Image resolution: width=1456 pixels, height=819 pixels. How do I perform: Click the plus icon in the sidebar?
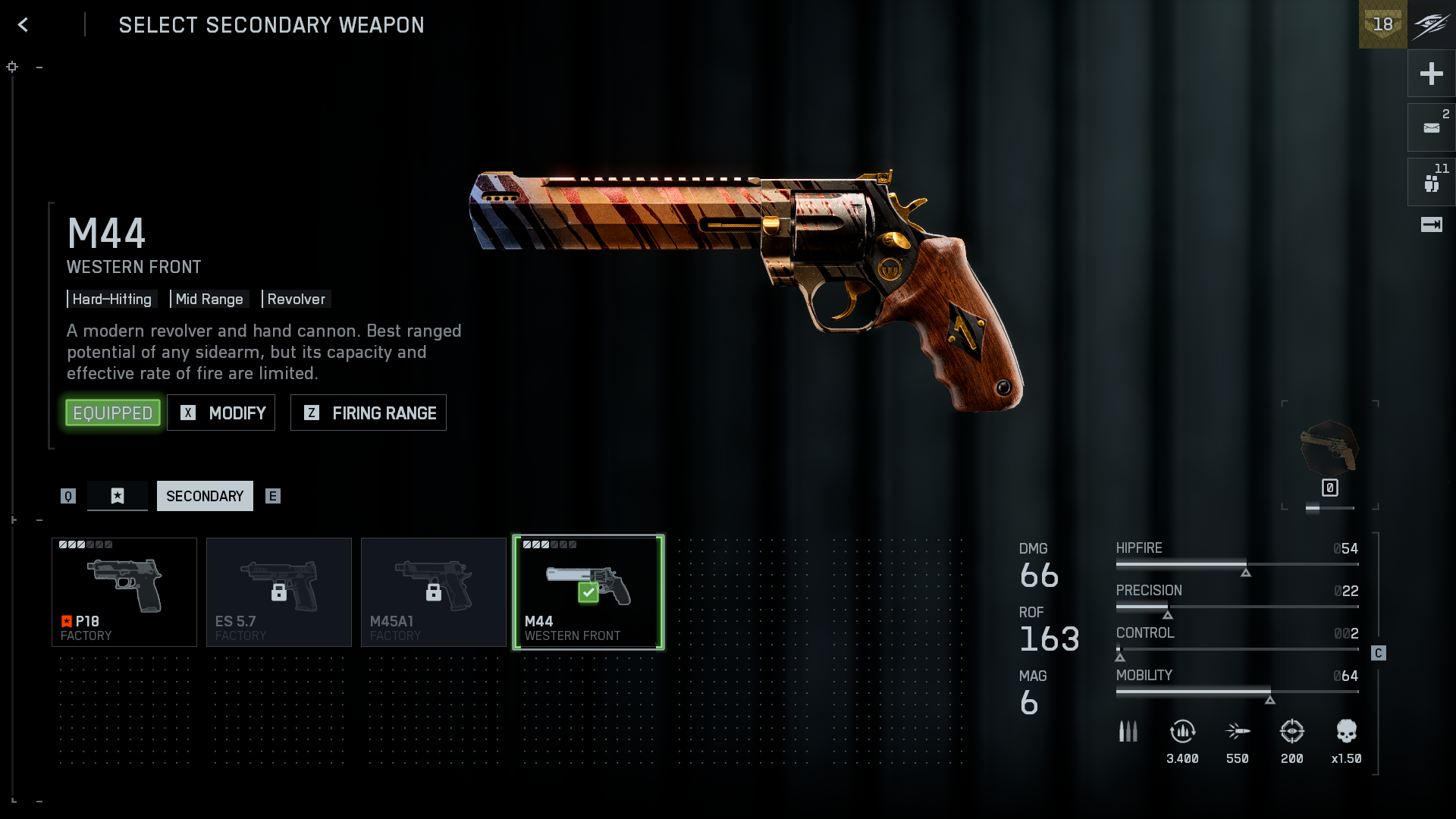point(1431,74)
